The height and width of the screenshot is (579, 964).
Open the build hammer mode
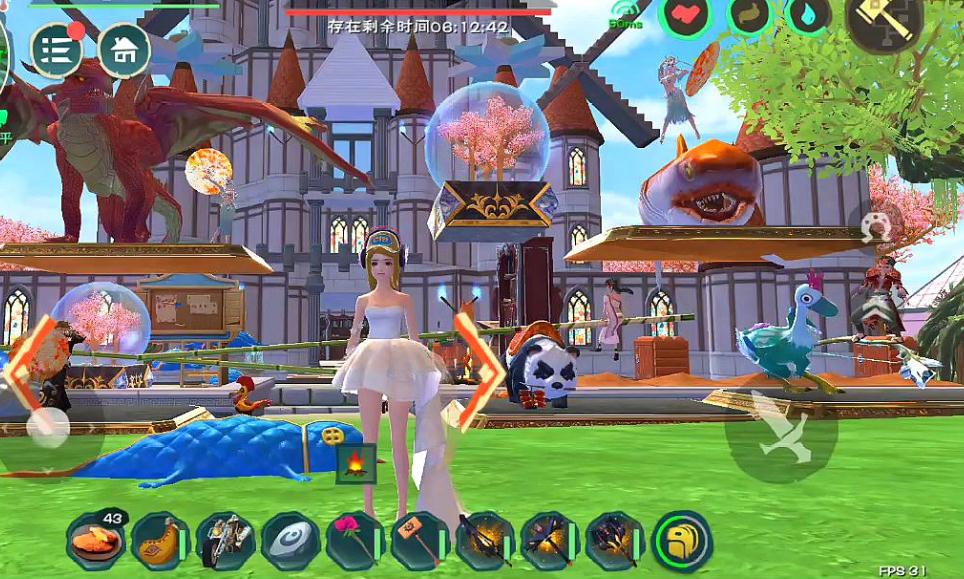click(884, 20)
